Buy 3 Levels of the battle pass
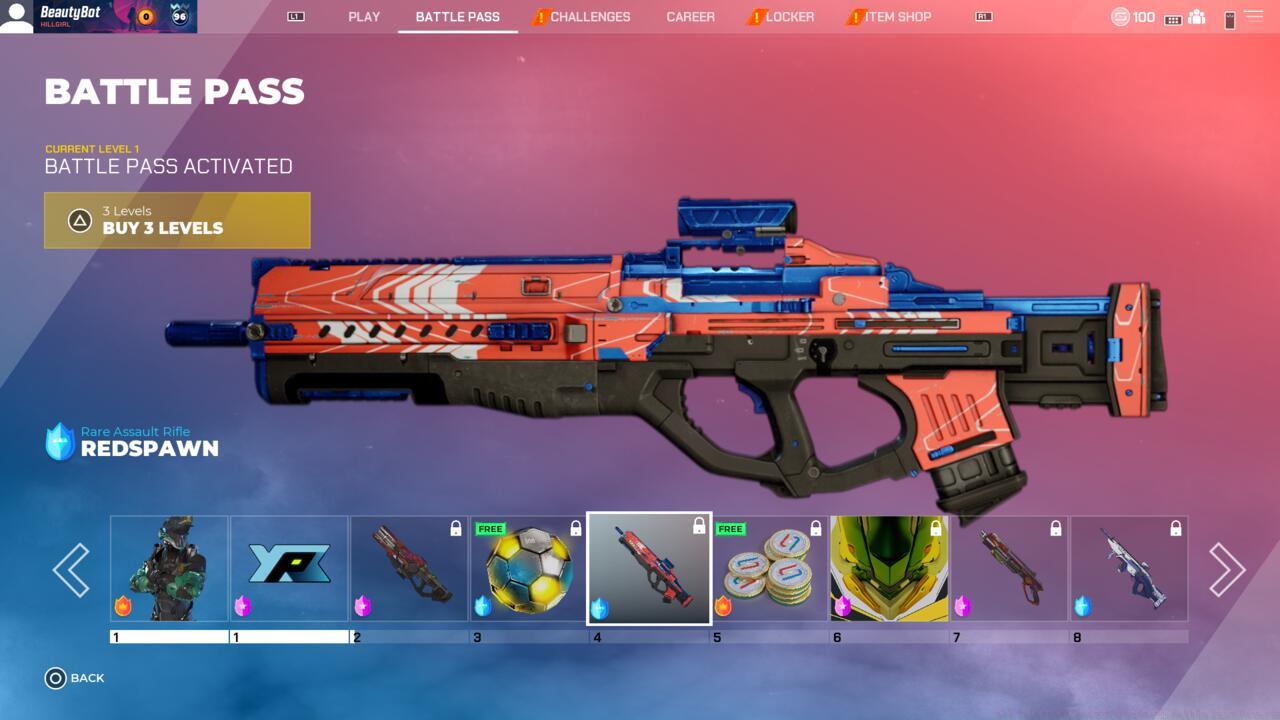Screen dimensions: 1280x720 coord(177,220)
